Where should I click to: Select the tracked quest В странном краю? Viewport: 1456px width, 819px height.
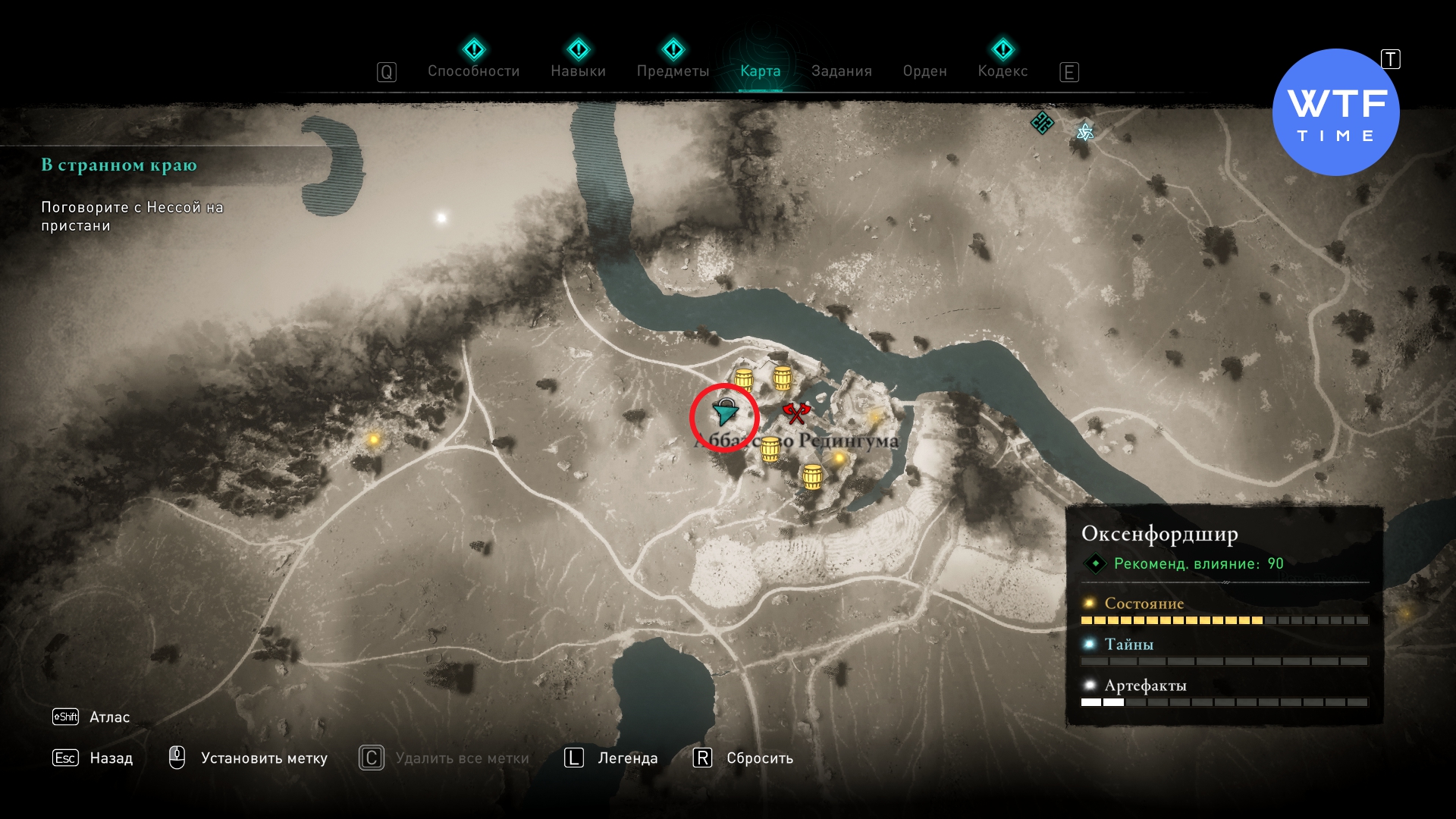pyautogui.click(x=119, y=165)
